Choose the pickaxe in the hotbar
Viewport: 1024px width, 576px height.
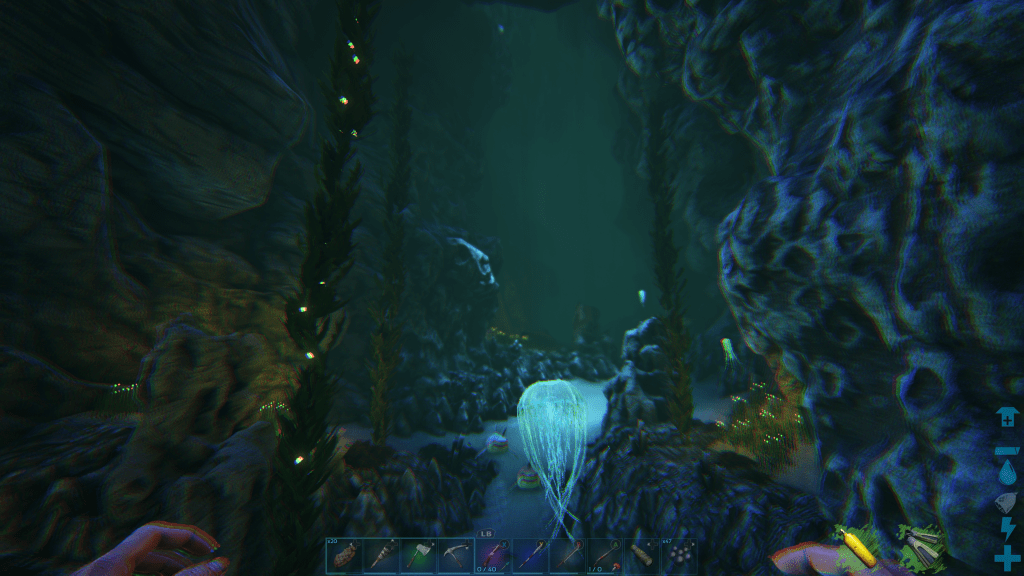point(455,557)
